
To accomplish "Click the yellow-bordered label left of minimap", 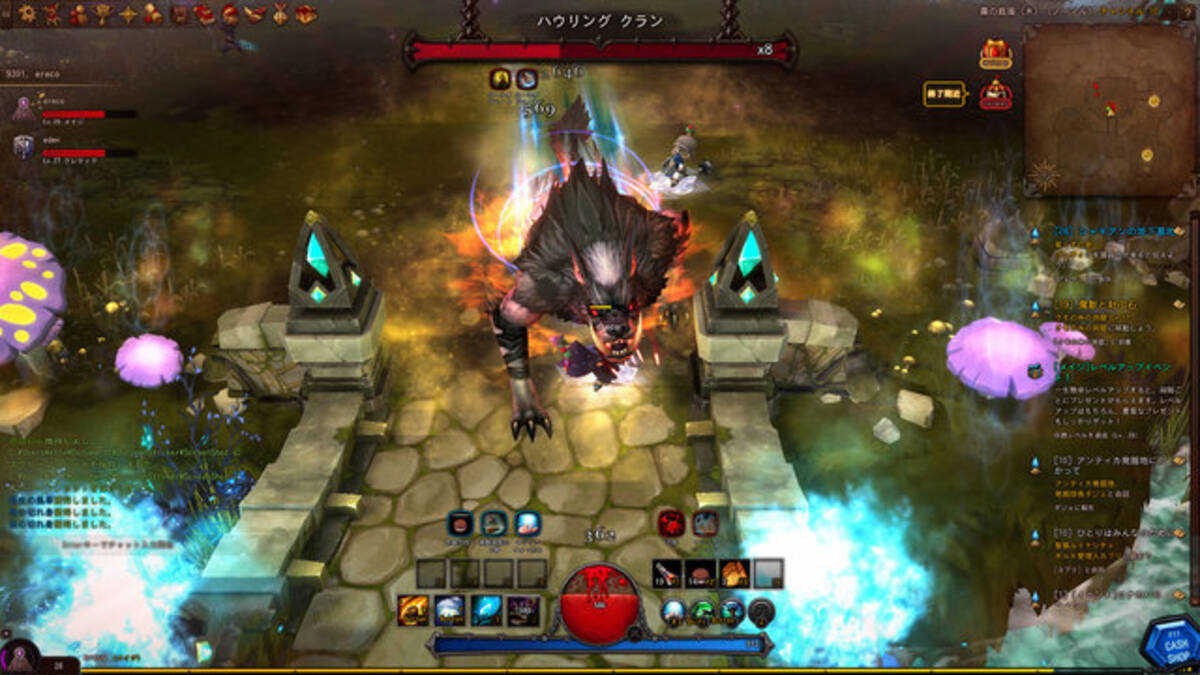I will [x=944, y=94].
